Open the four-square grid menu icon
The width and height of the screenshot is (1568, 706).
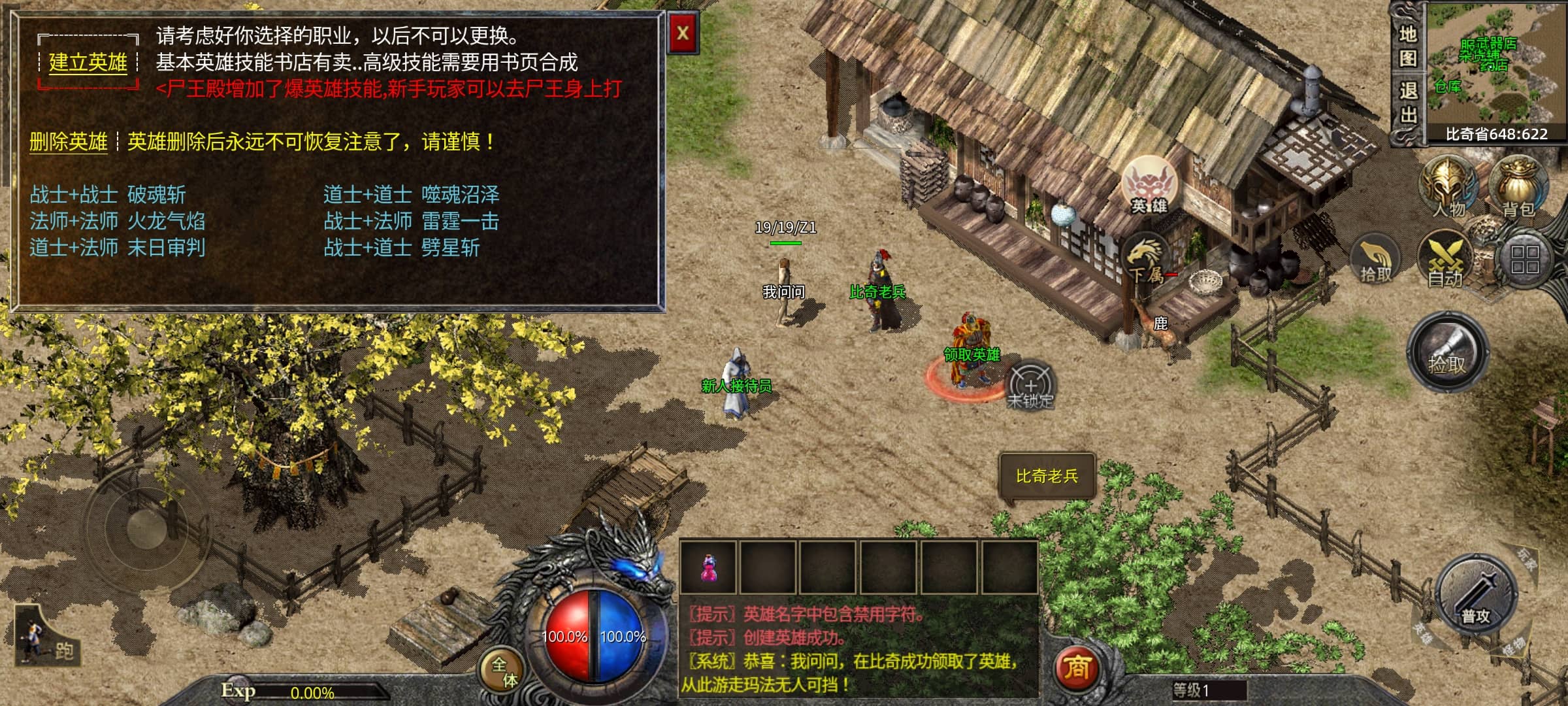click(1525, 260)
